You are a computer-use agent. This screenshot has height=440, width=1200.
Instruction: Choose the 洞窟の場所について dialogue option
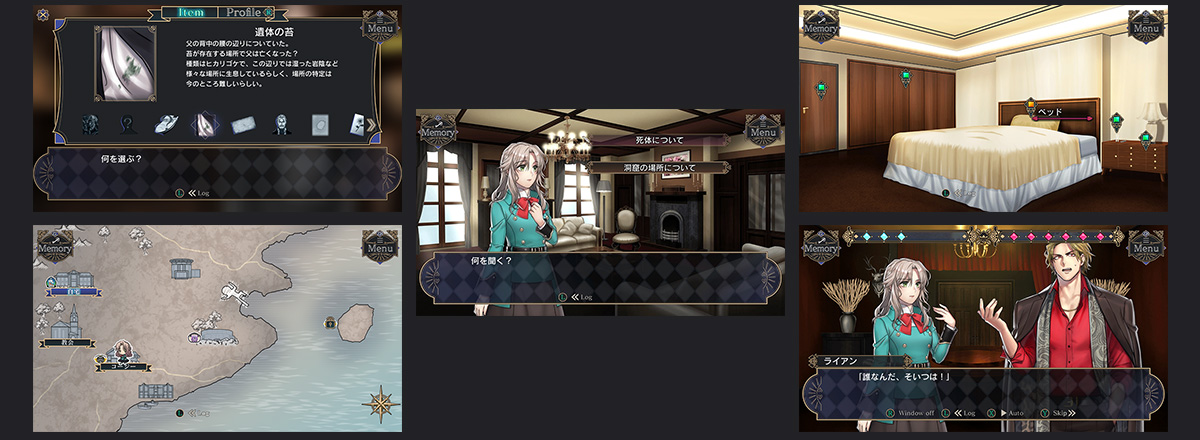pos(656,167)
